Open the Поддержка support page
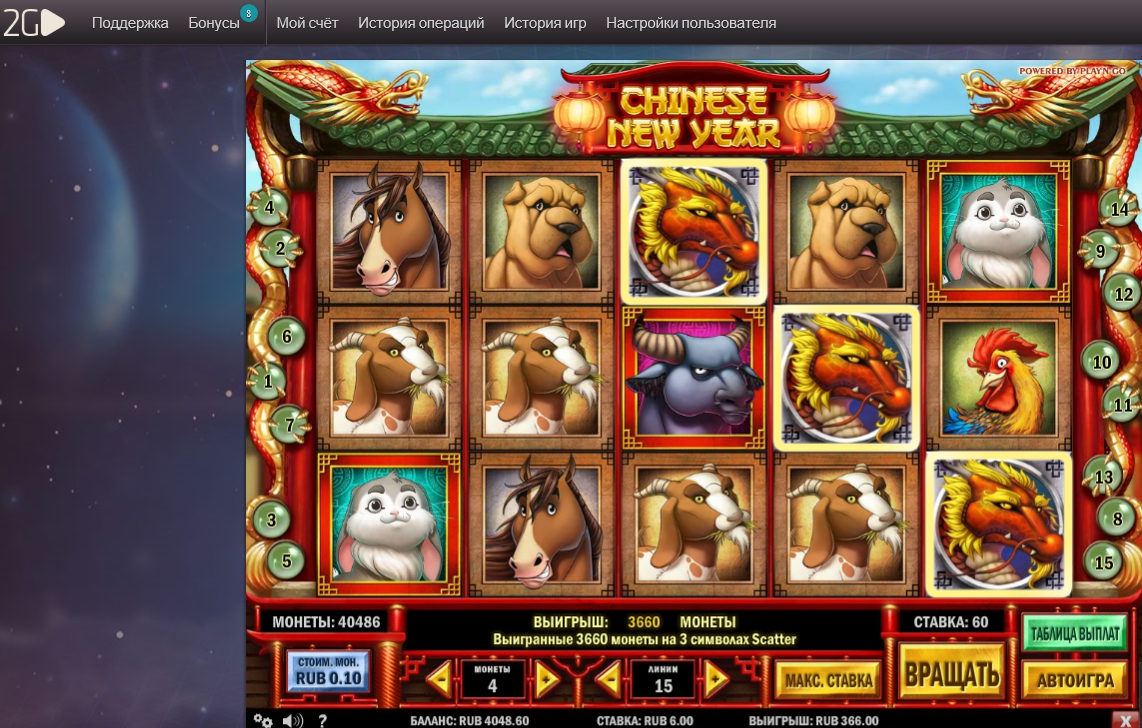1142x728 pixels. pyautogui.click(x=130, y=22)
